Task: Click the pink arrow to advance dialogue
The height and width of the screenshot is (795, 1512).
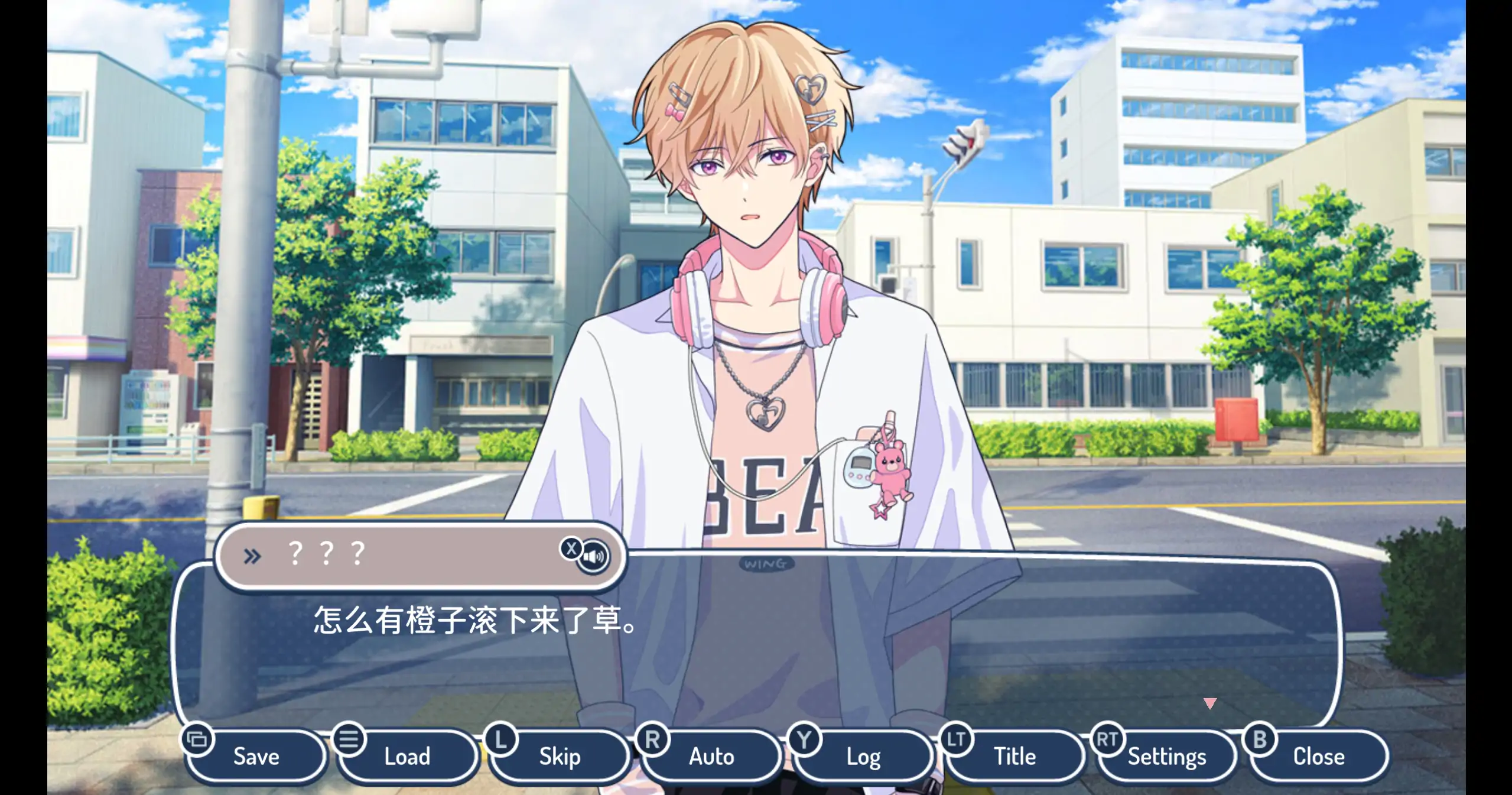Action: pos(1209,703)
